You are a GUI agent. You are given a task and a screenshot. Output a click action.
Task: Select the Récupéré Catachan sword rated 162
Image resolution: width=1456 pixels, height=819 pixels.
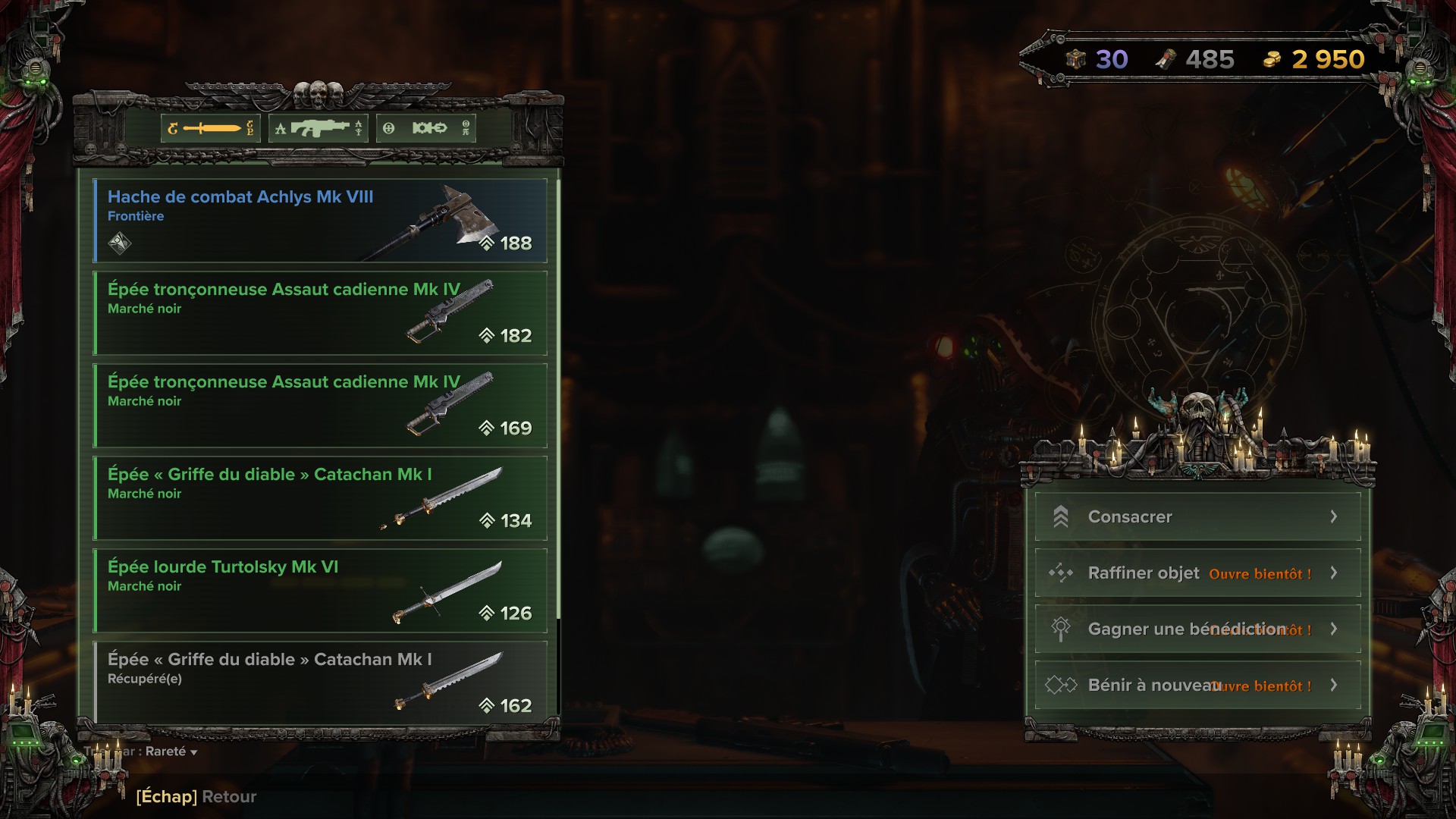pos(320,682)
